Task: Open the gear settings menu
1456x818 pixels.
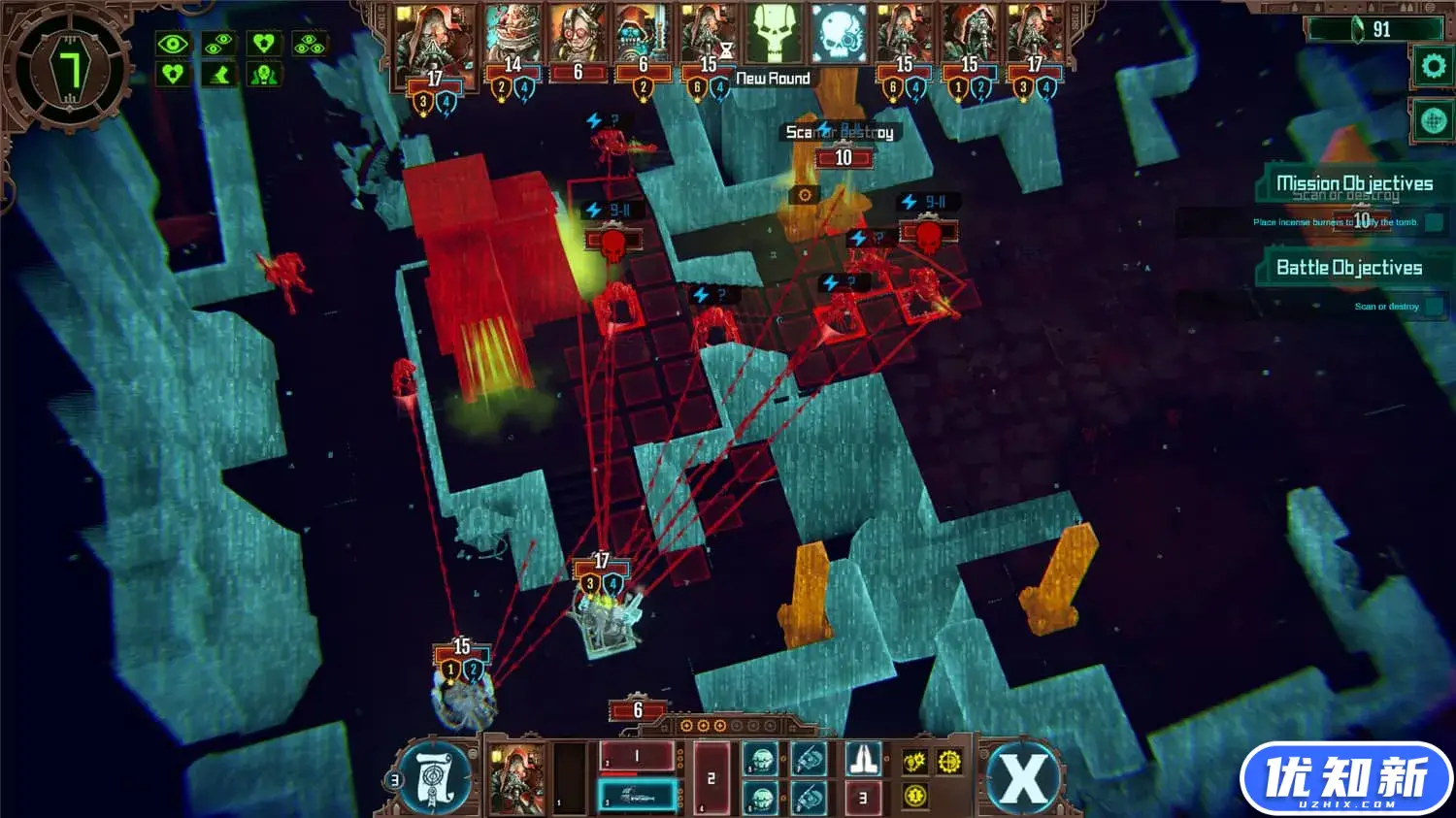Action: point(1433,66)
